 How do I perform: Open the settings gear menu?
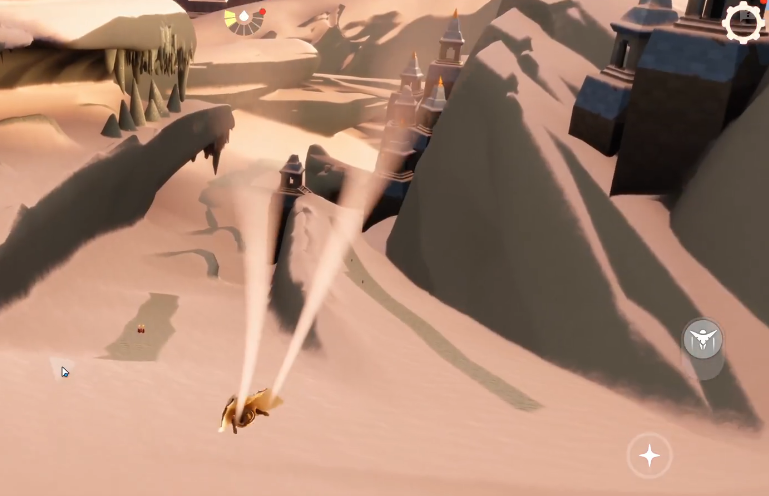pyautogui.click(x=743, y=22)
